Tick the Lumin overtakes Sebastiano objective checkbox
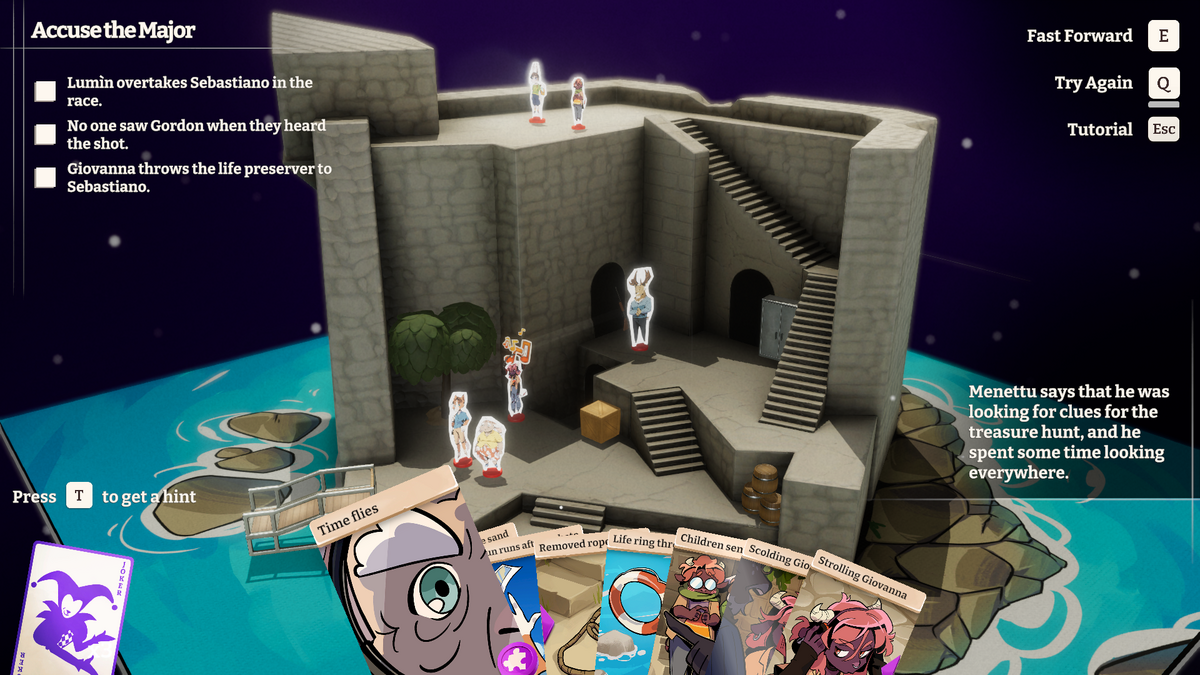 click(x=45, y=91)
